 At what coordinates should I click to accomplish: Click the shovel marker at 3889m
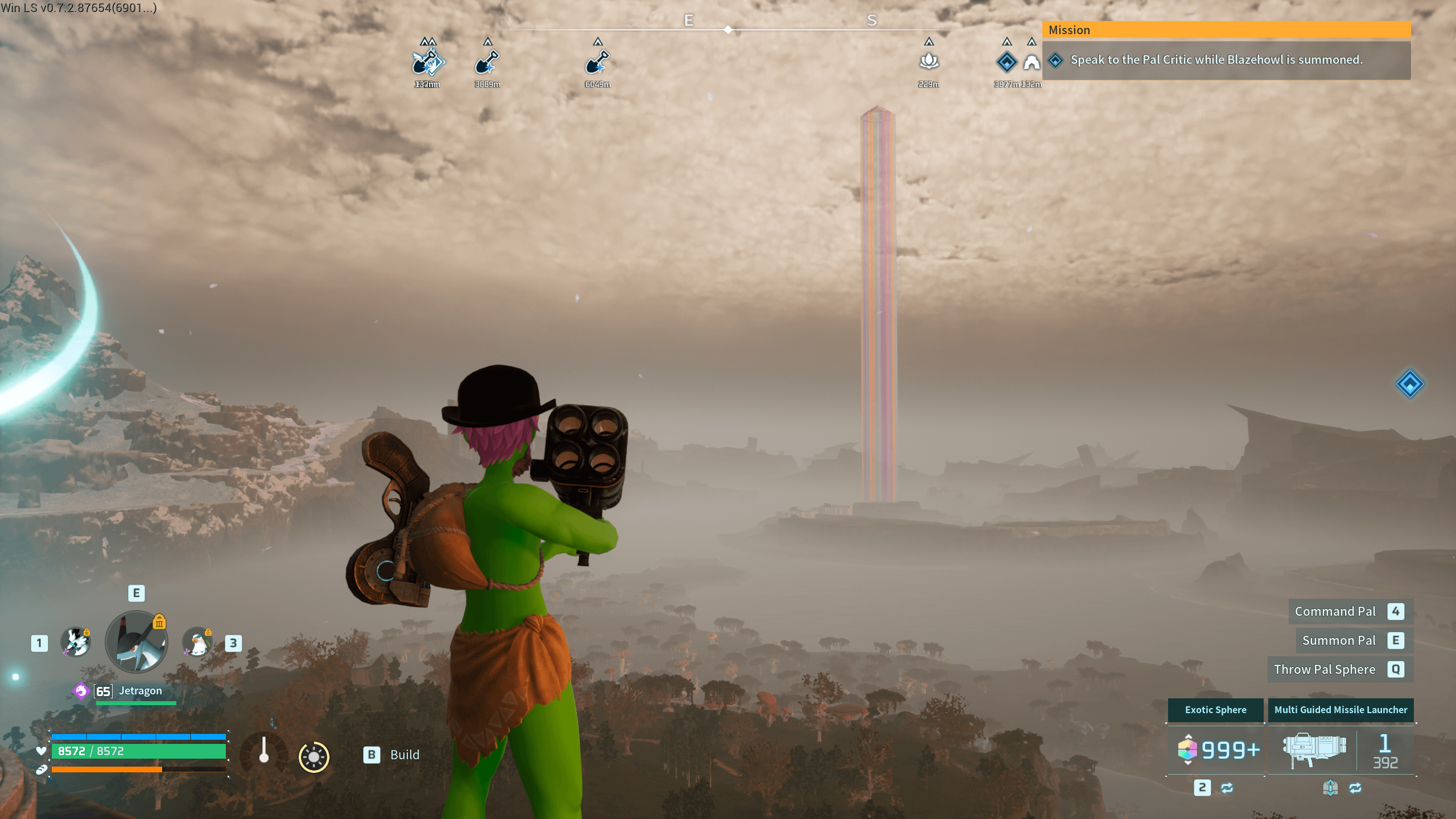487,62
